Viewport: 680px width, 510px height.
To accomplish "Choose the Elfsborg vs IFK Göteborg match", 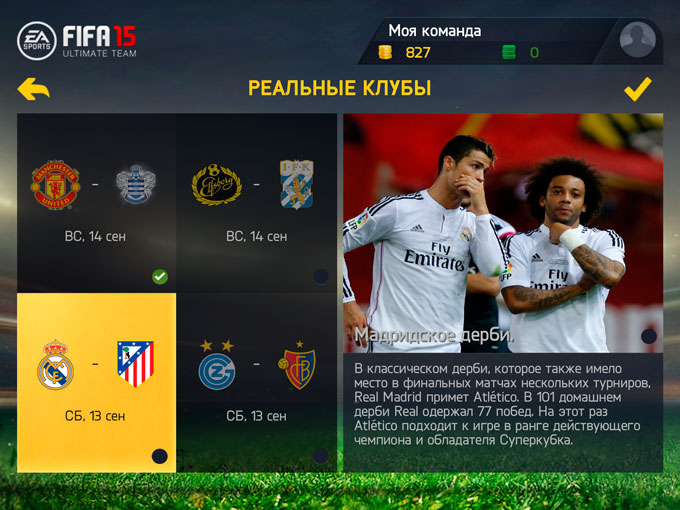I will [256, 202].
